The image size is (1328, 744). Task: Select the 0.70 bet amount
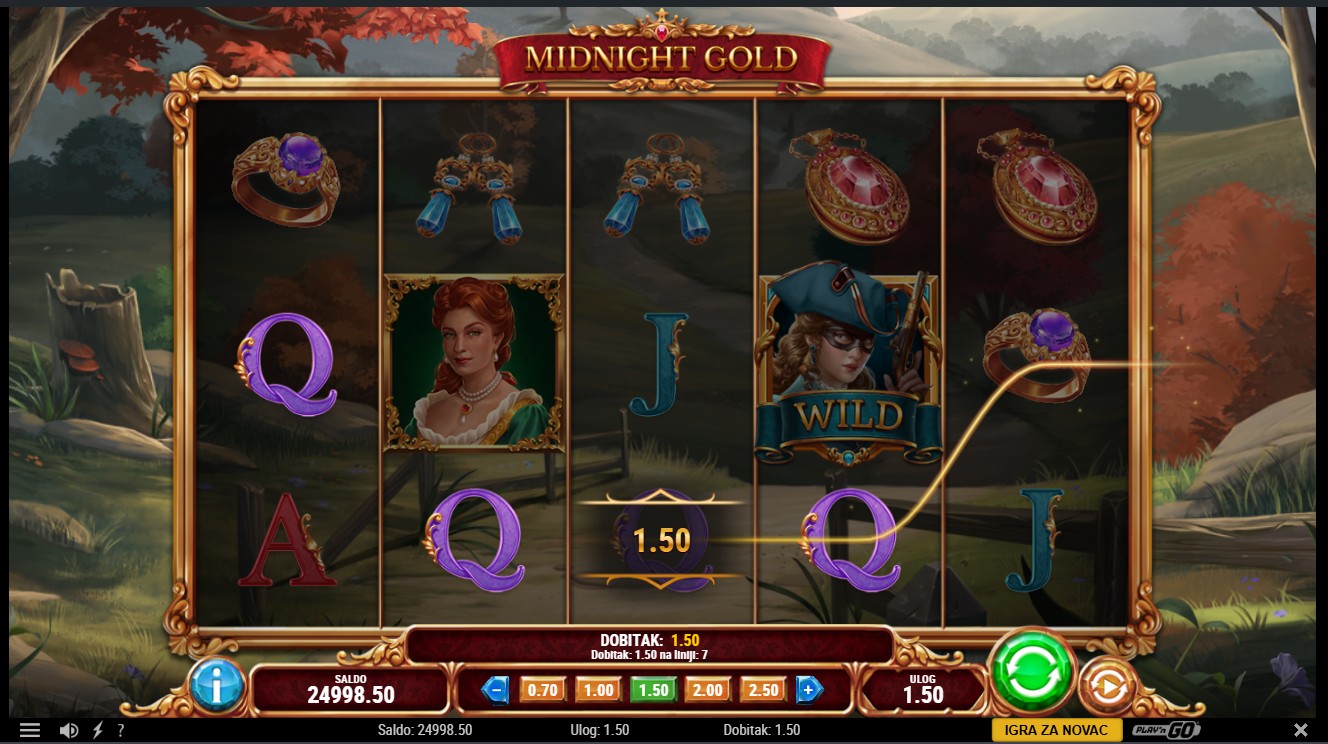(542, 689)
